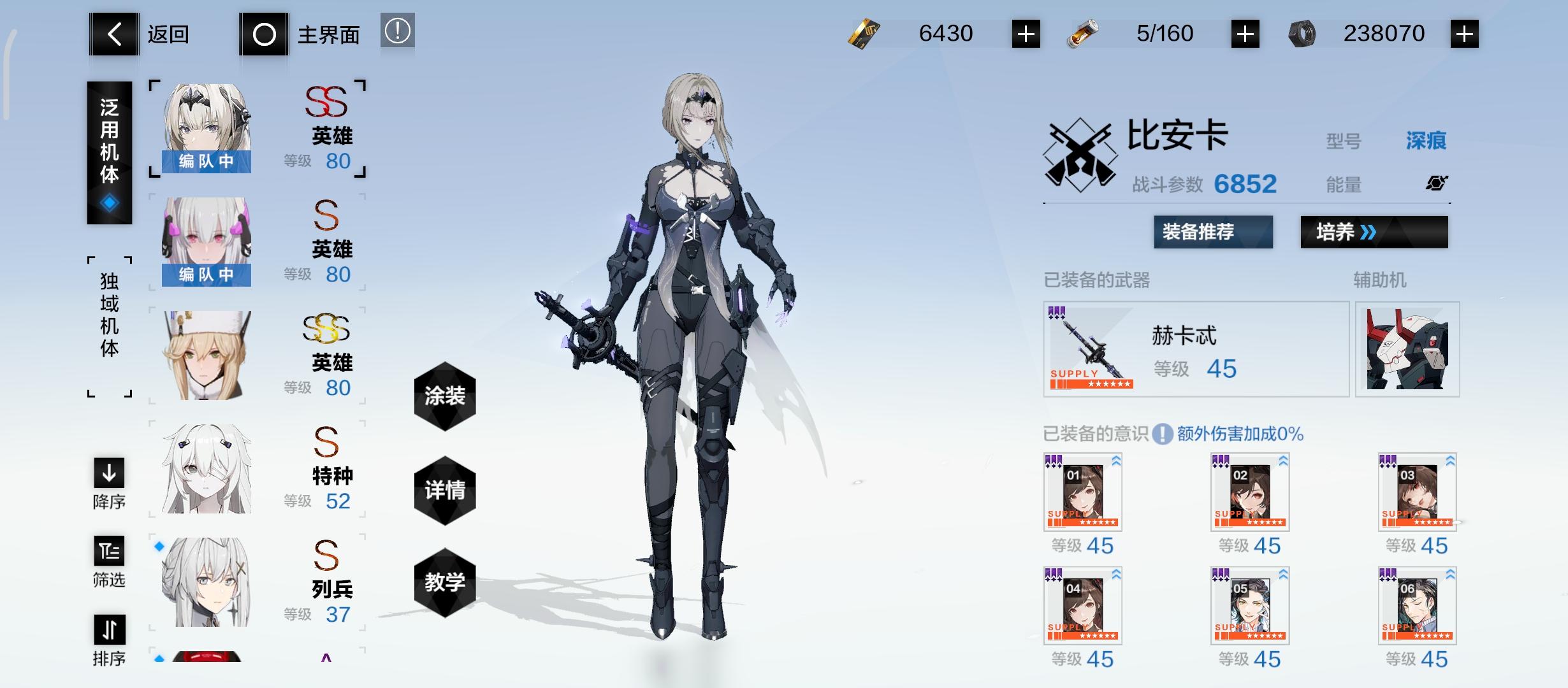Click the black hexagon 涂装 coating icon
The image size is (1568, 688).
click(445, 395)
